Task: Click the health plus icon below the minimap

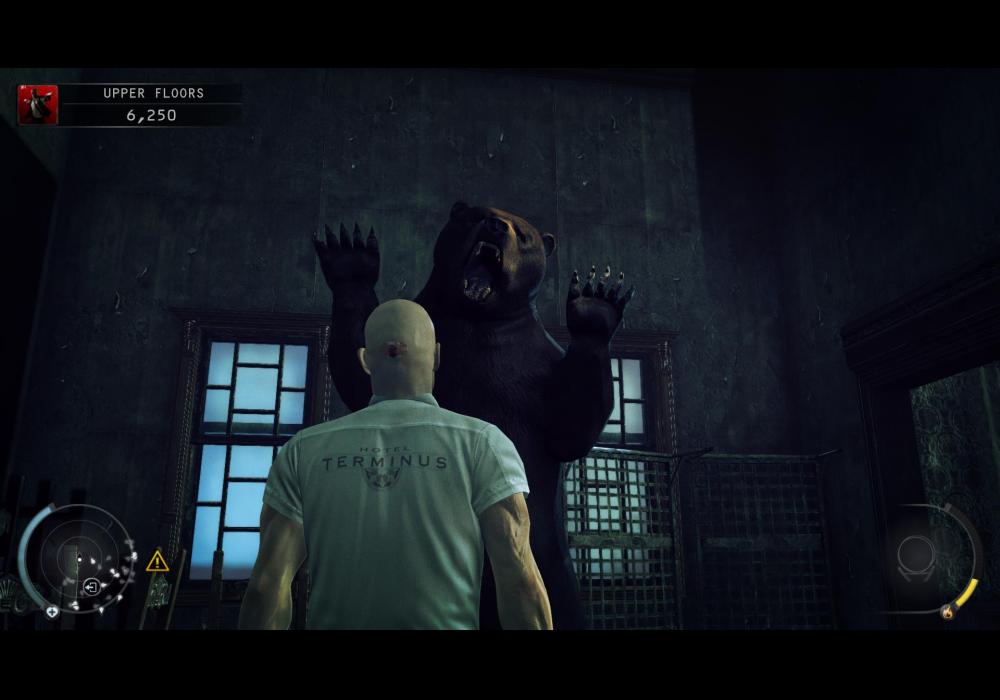Action: 51,612
